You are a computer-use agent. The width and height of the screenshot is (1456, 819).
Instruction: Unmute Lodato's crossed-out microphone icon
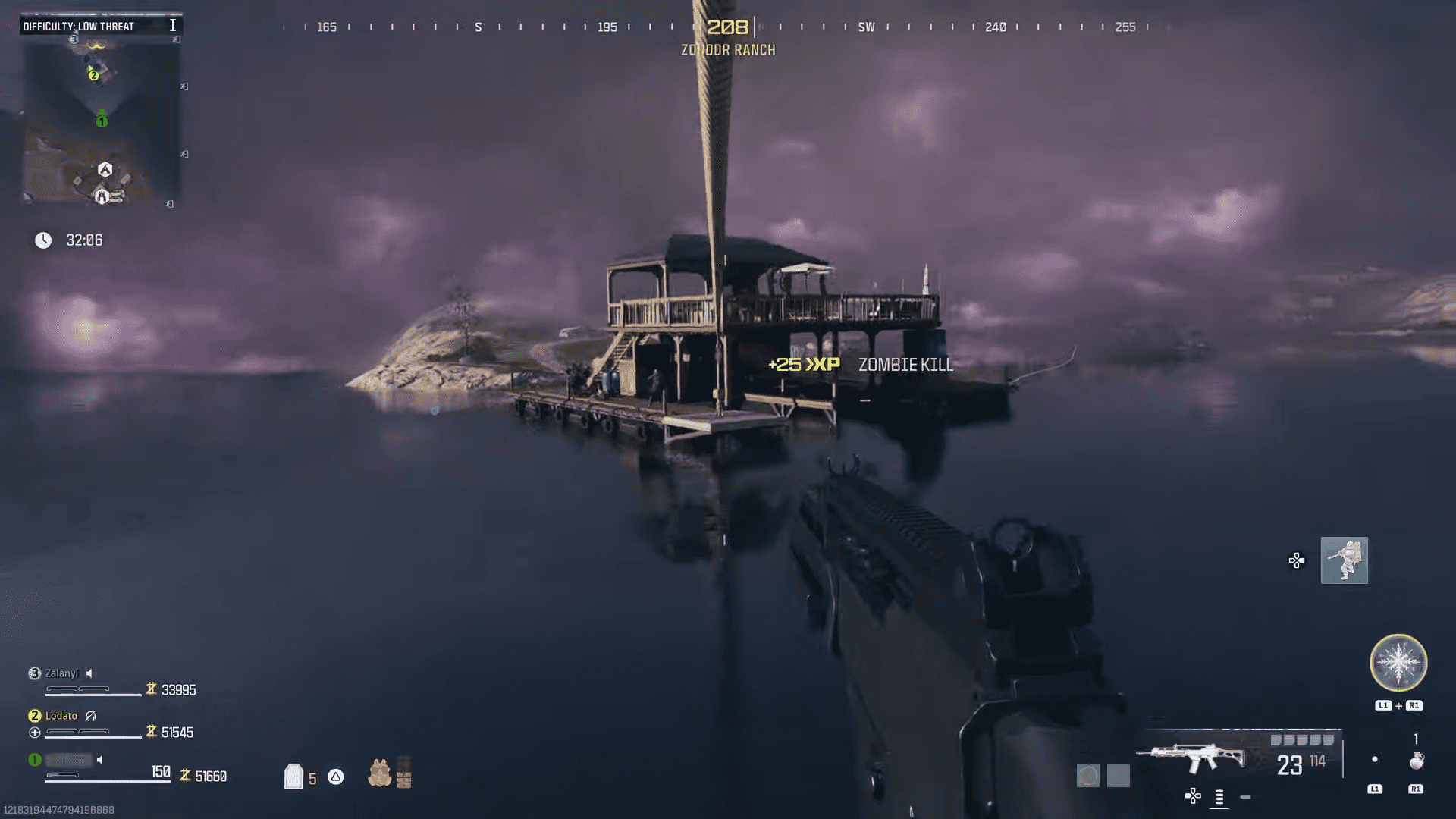coord(92,716)
